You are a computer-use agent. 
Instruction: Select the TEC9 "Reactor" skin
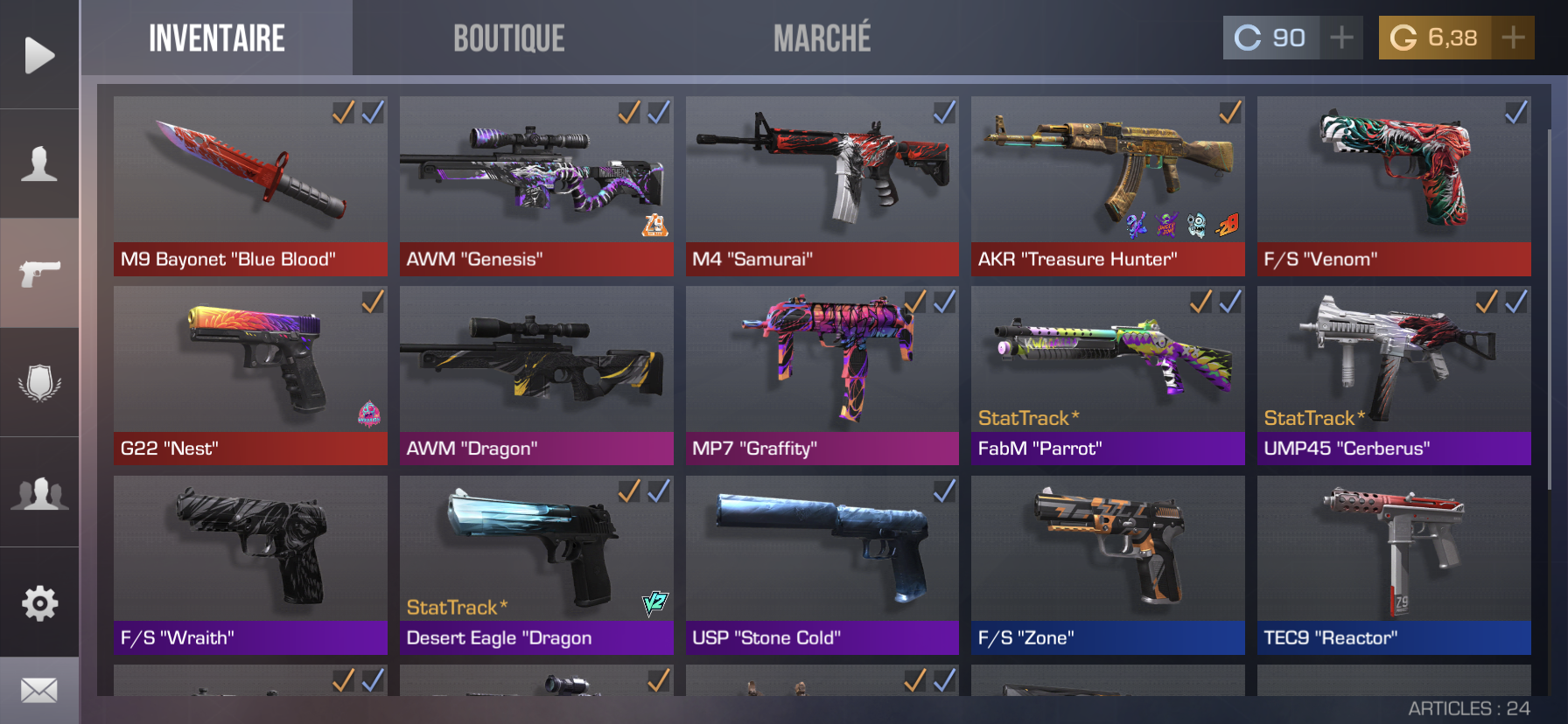click(x=1394, y=565)
